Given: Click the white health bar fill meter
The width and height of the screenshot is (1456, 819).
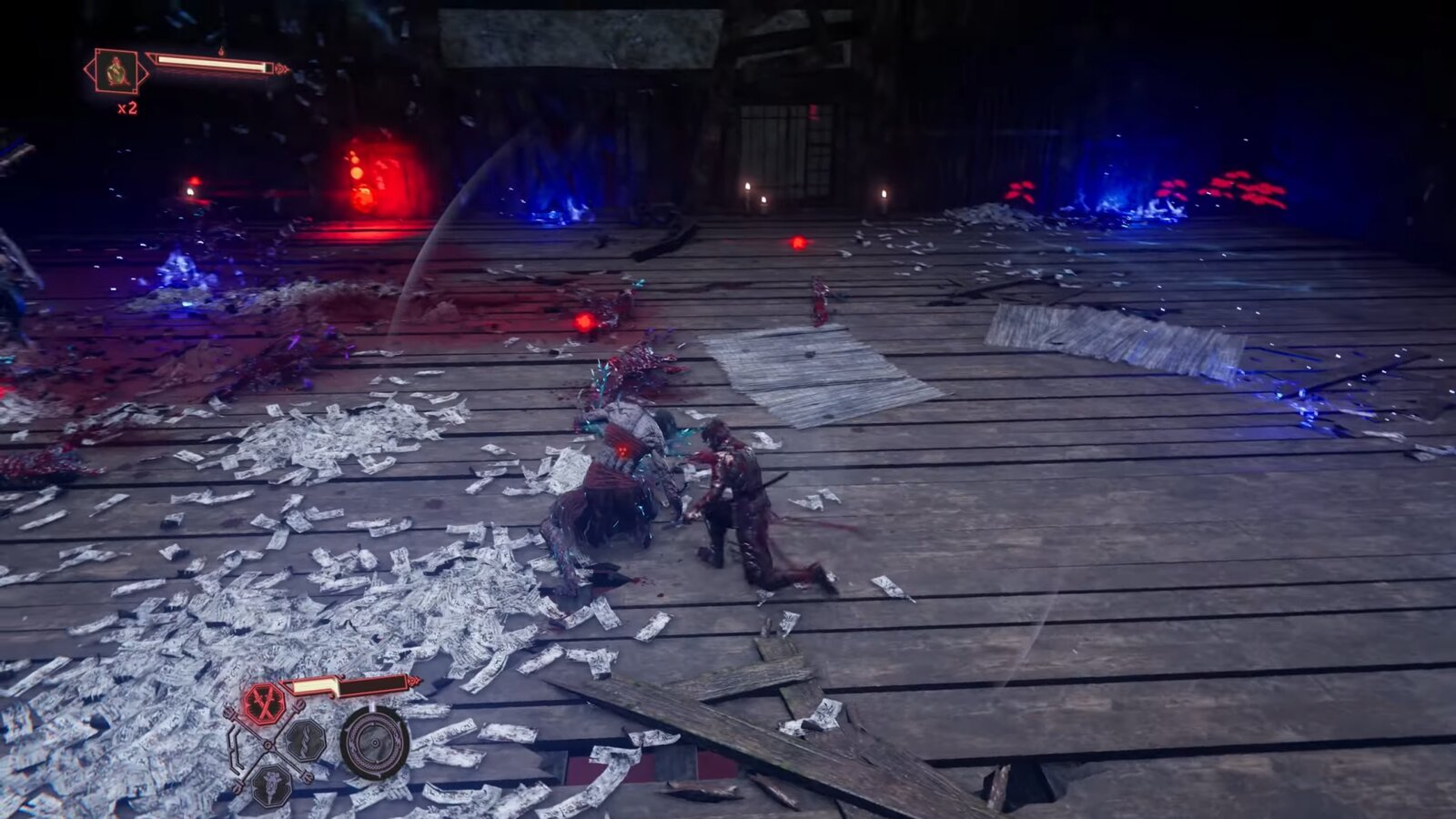Looking at the screenshot, I should pyautogui.click(x=207, y=62).
